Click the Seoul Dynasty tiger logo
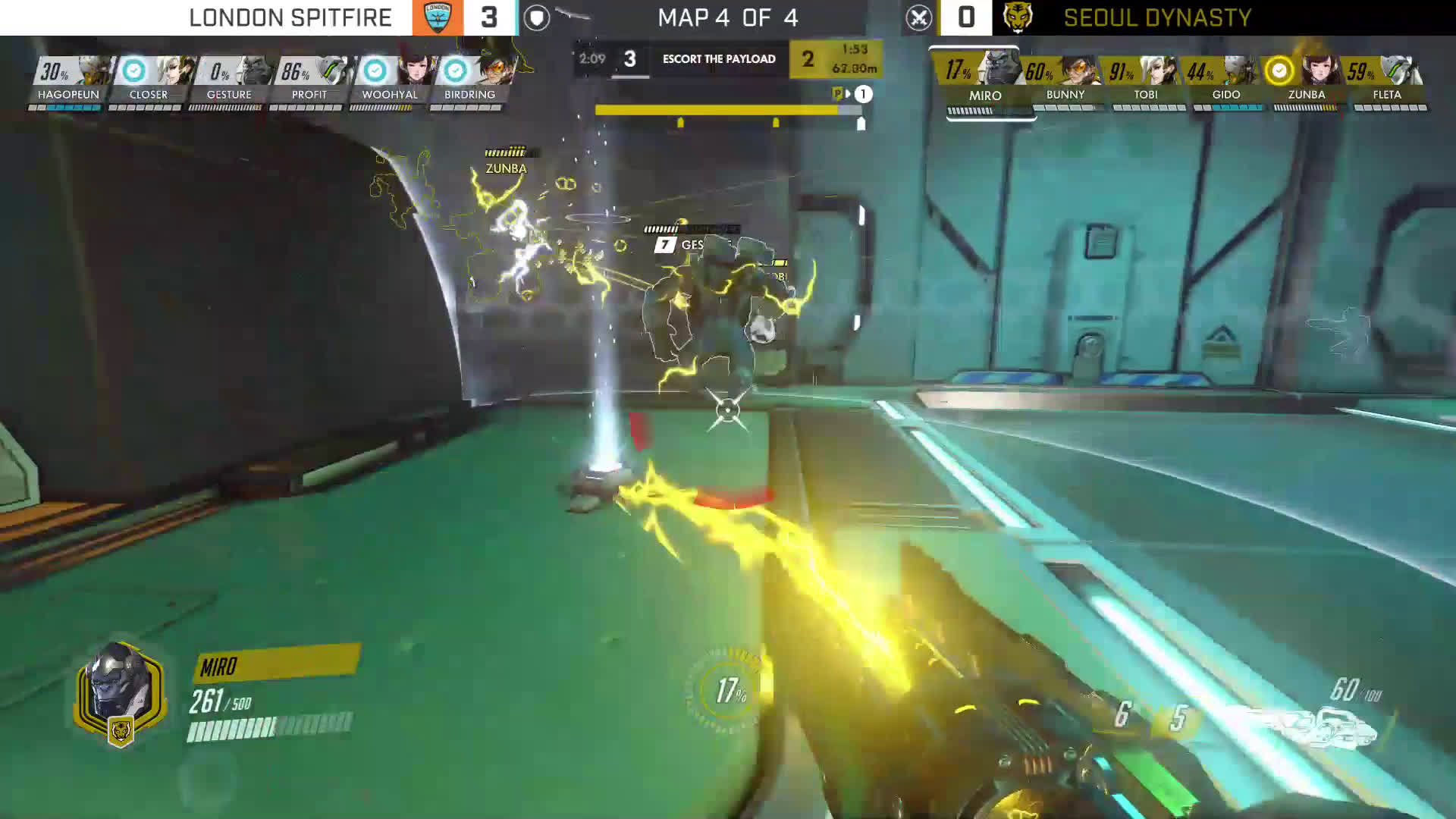 point(1017,17)
